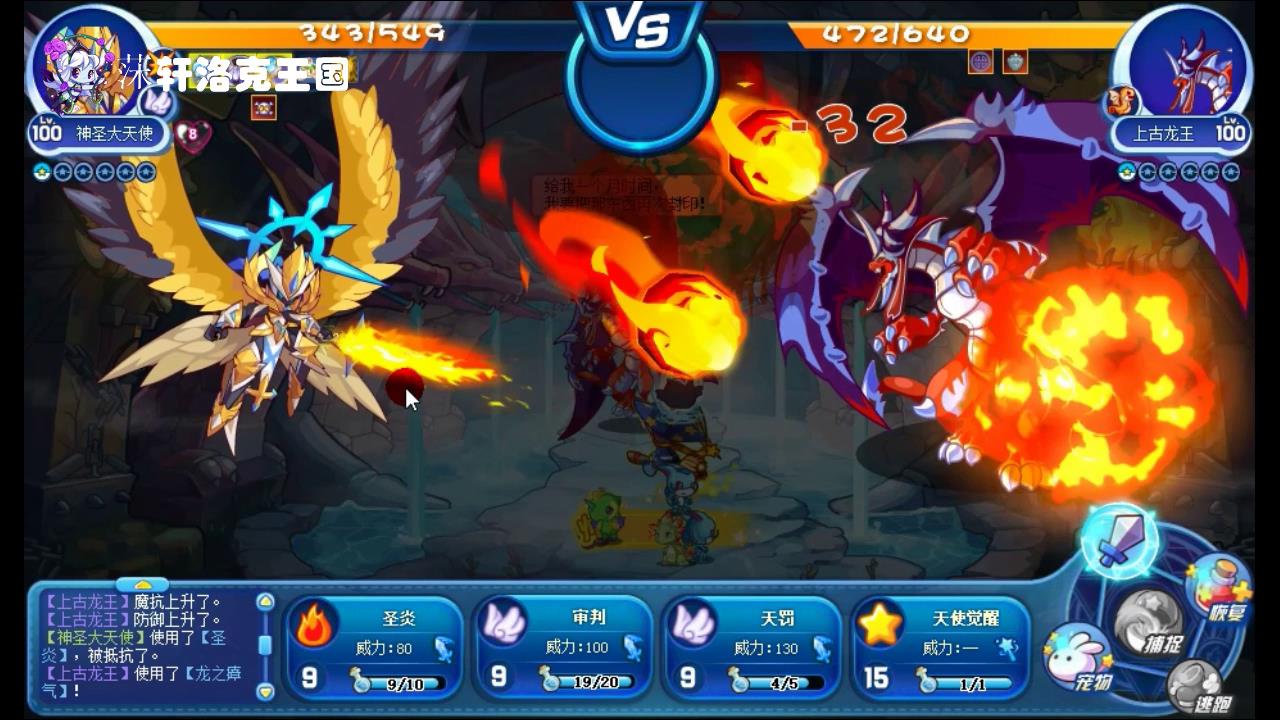
Task: Expand the battle log with the top arrow tab
Action: [143, 584]
